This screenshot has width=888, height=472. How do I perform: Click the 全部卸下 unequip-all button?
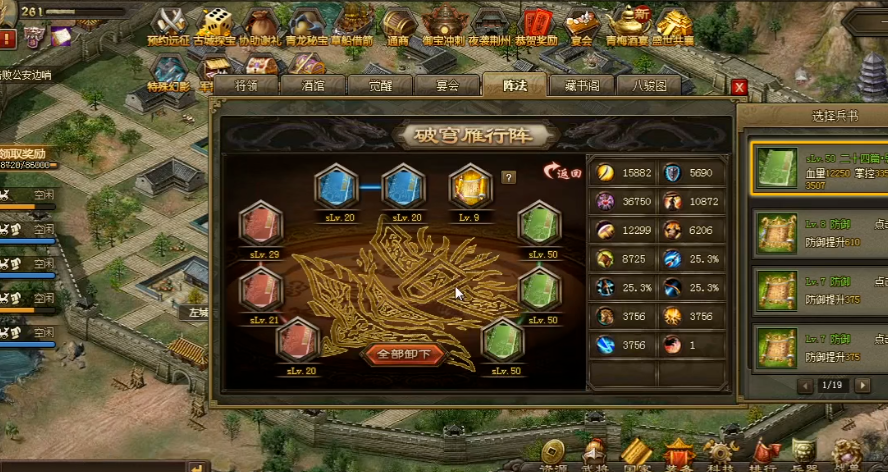[404, 354]
